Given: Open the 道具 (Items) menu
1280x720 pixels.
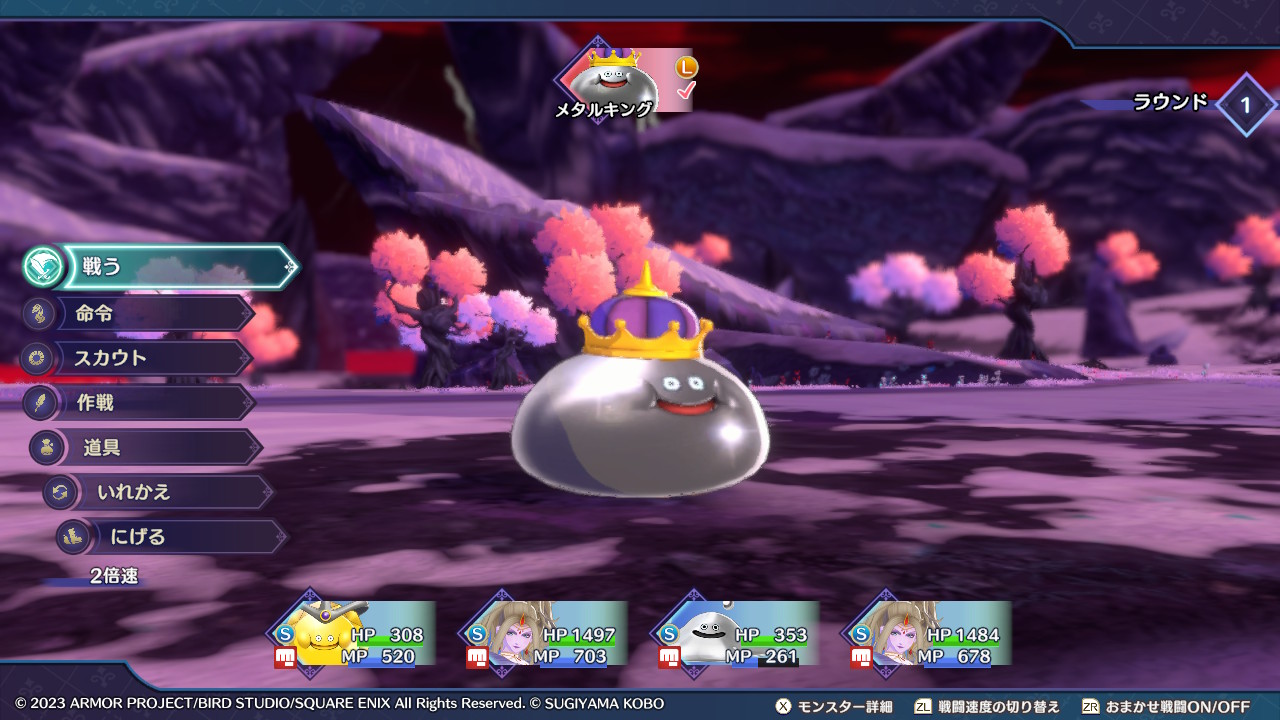Looking at the screenshot, I should click(160, 448).
